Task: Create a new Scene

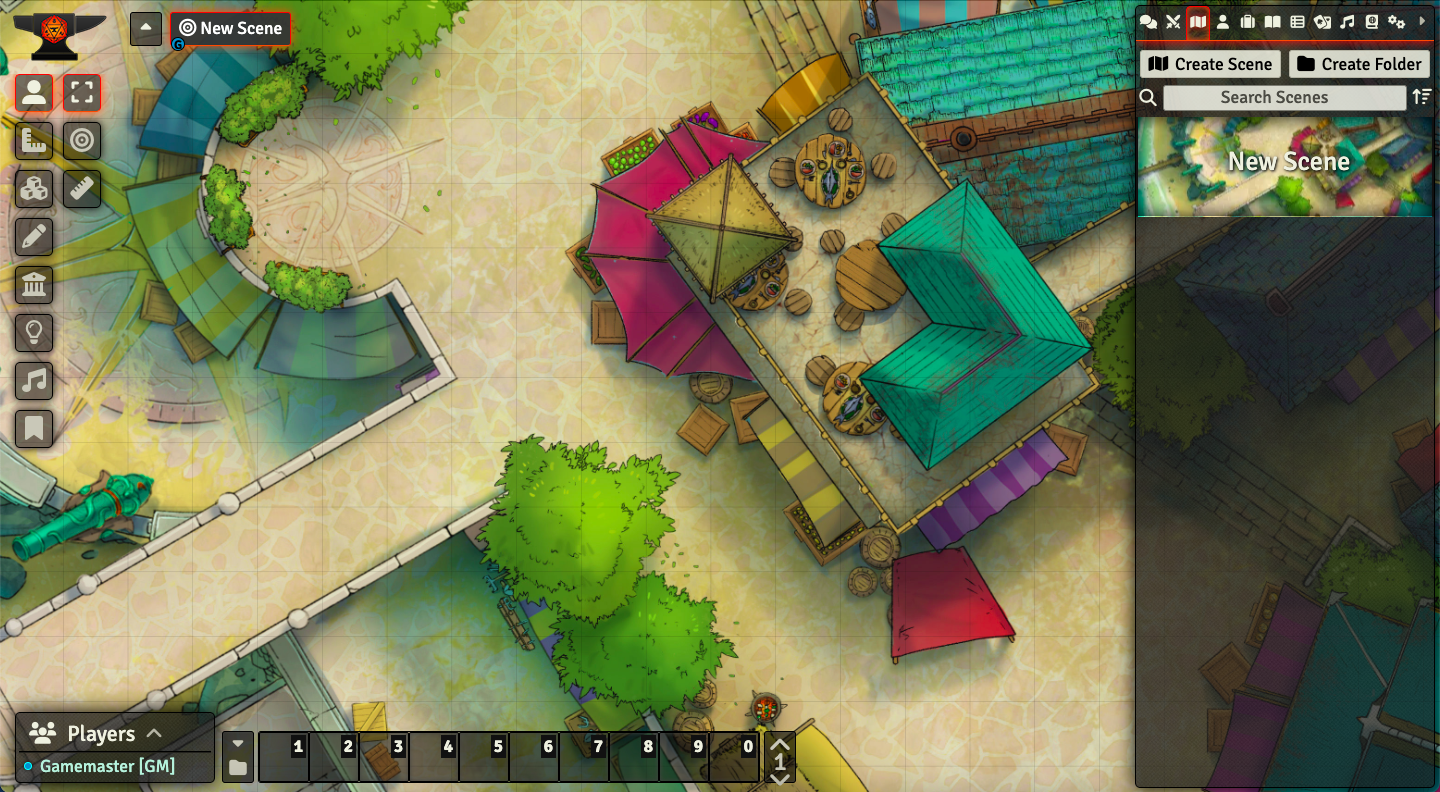Action: (1209, 63)
